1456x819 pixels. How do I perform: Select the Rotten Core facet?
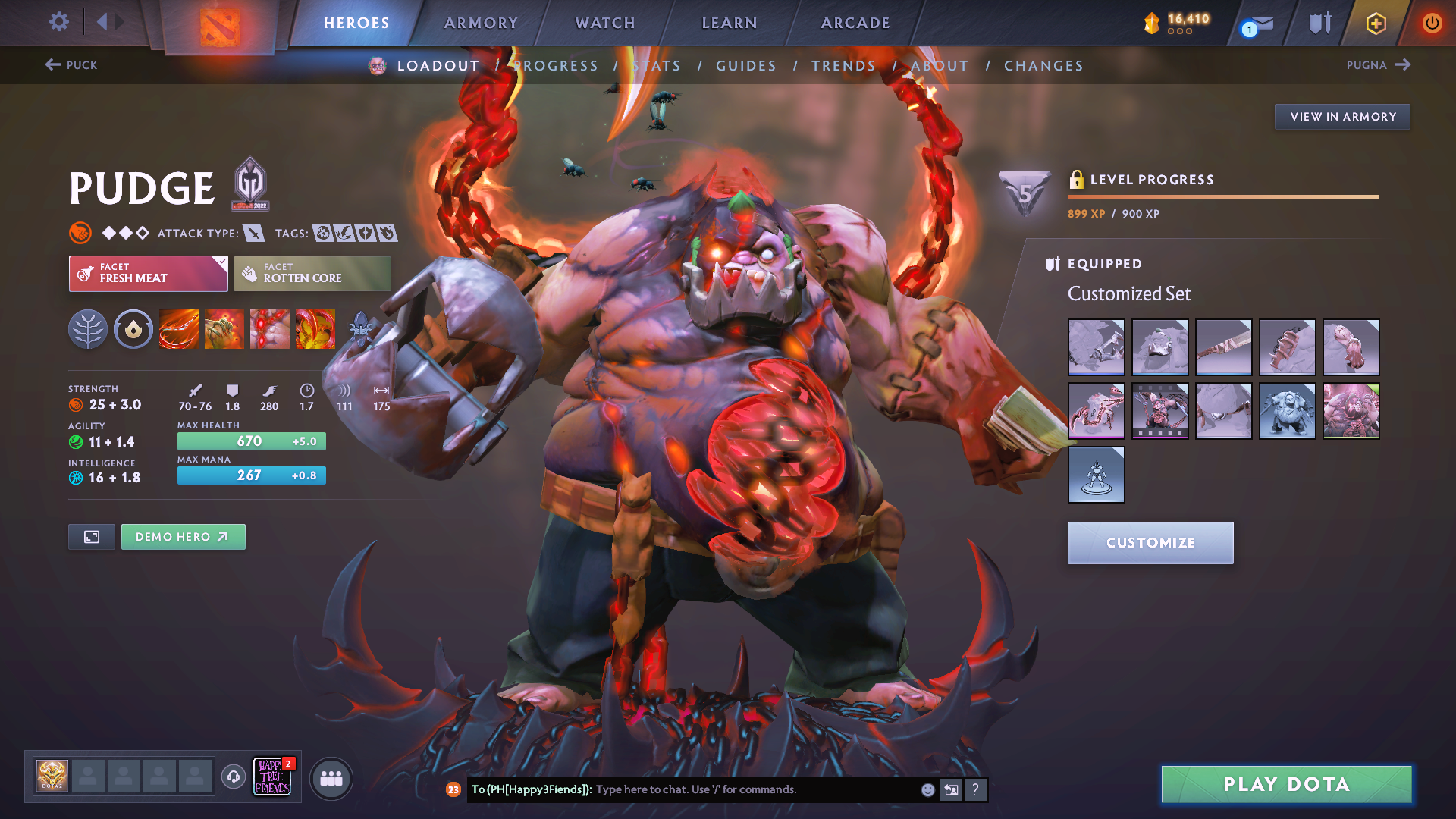pyautogui.click(x=312, y=273)
